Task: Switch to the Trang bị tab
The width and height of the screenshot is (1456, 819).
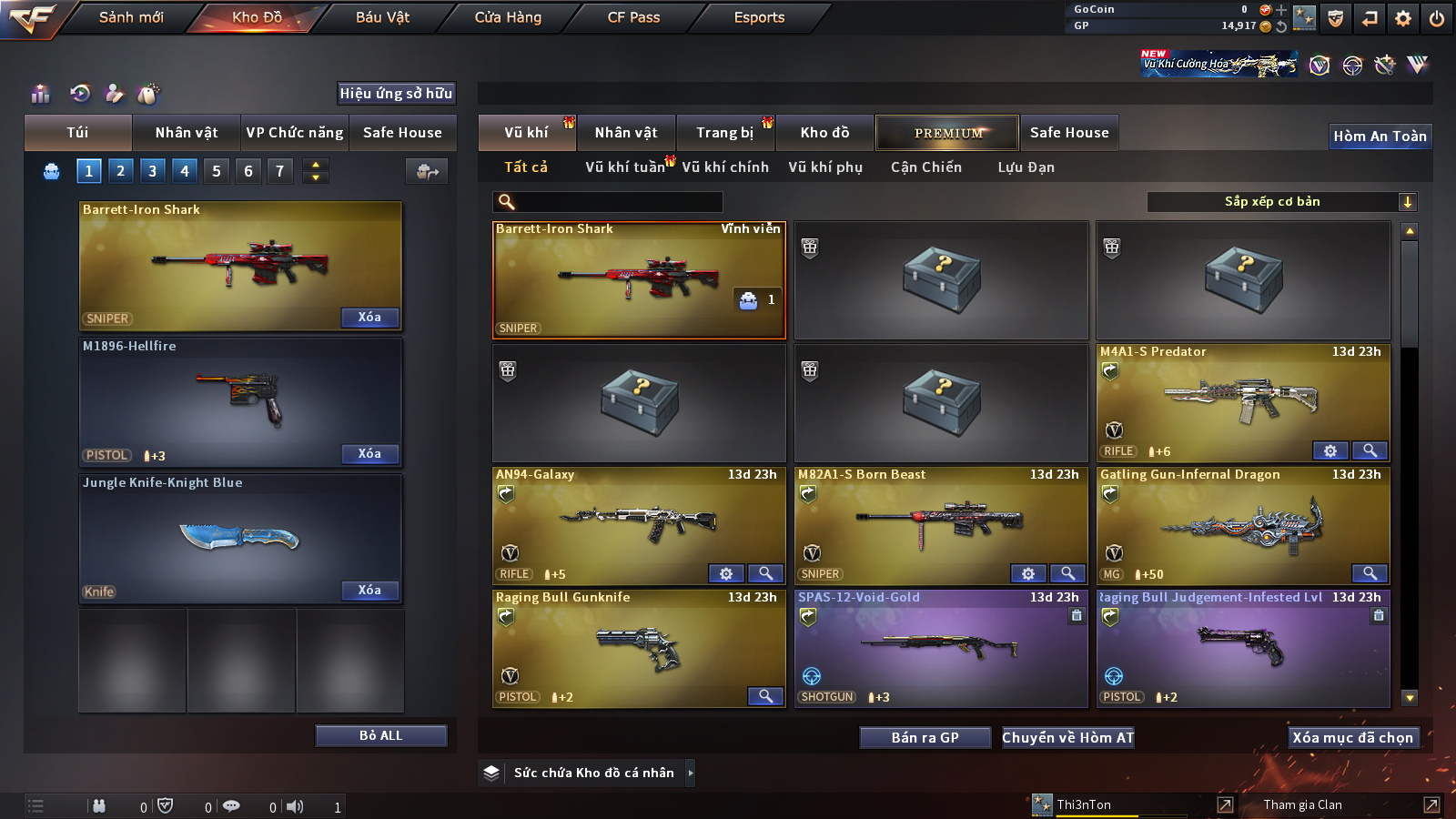Action: coord(724,133)
